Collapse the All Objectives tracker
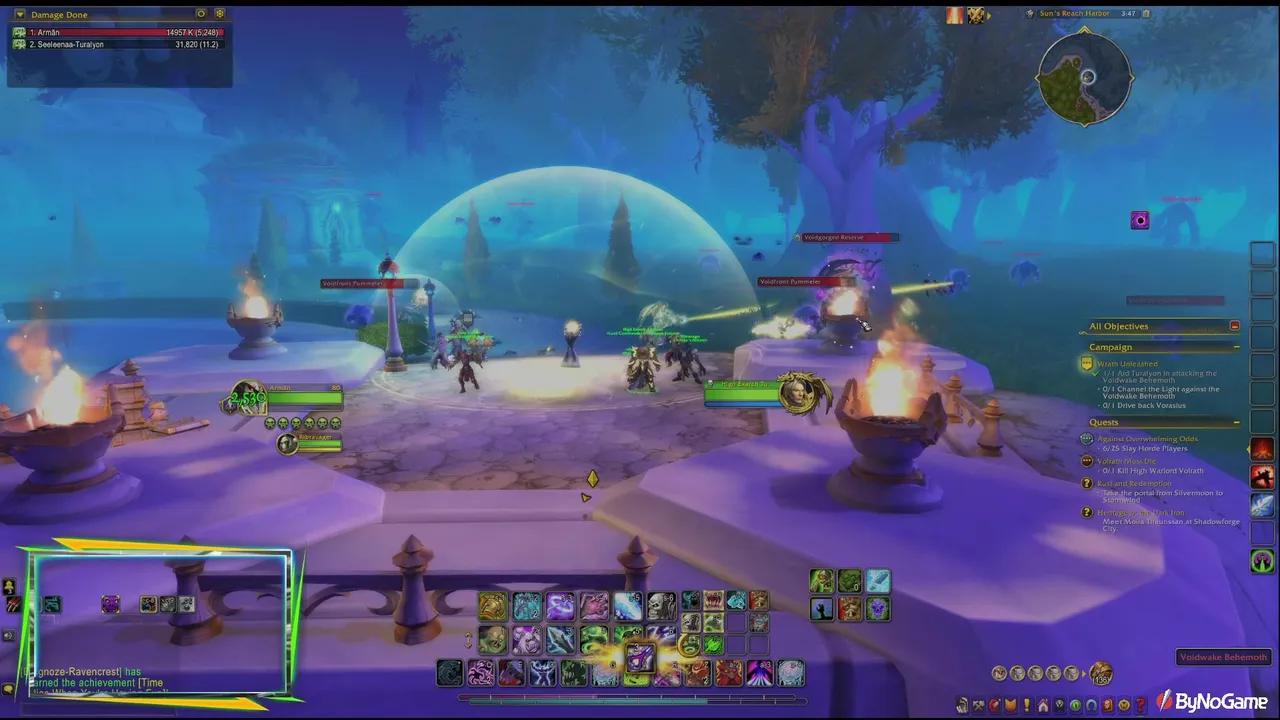This screenshot has width=1280, height=720. pos(1236,325)
